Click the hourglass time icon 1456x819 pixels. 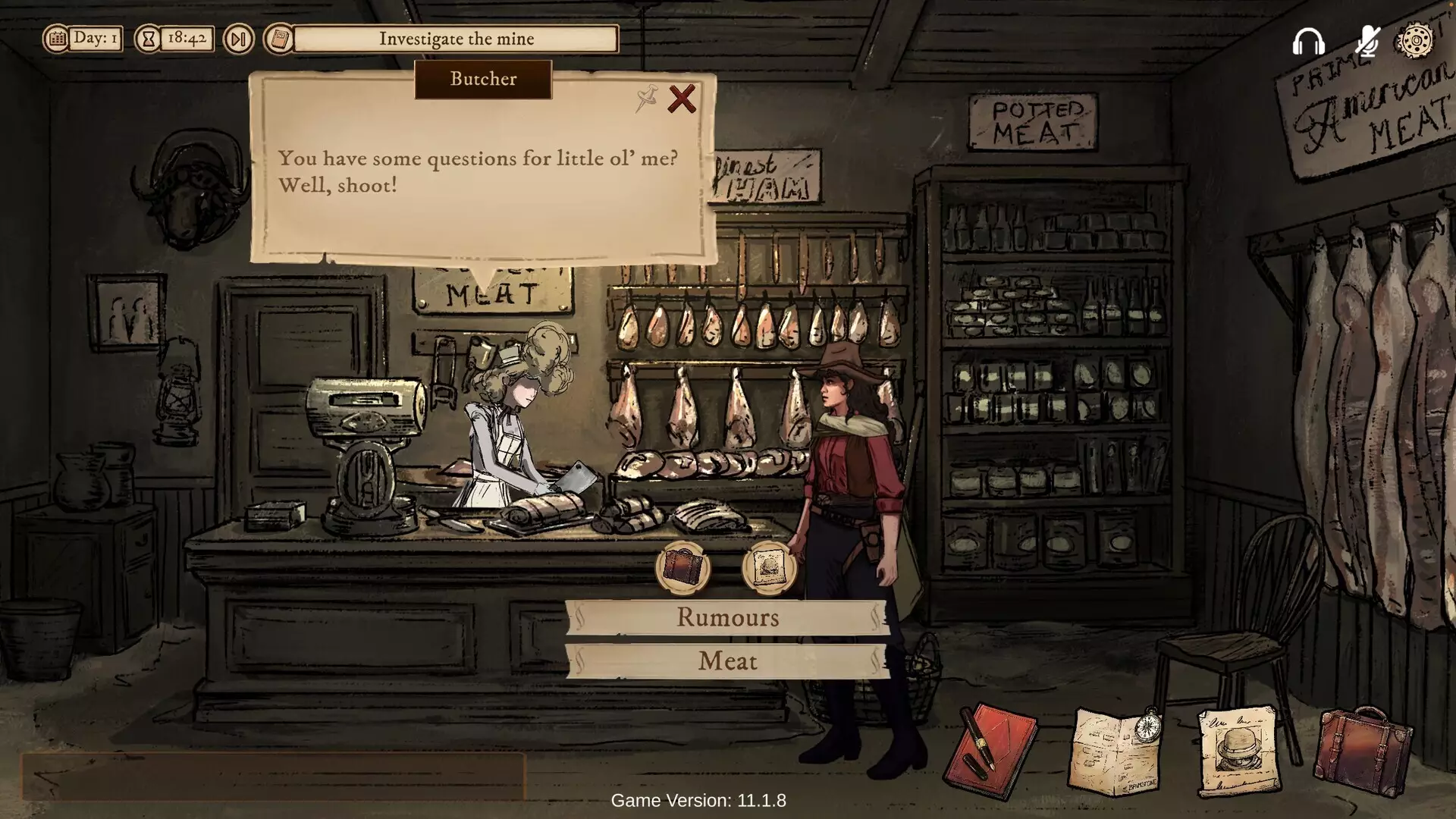pos(146,39)
